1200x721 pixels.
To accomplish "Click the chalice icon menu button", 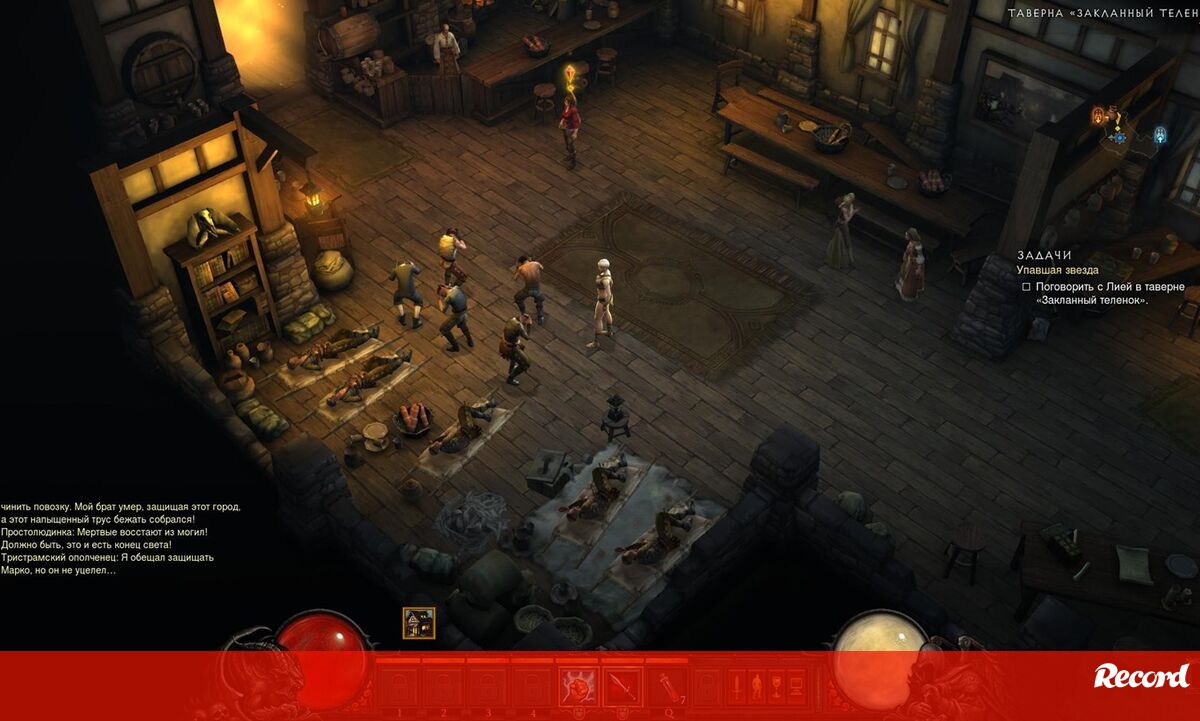I will [x=775, y=687].
